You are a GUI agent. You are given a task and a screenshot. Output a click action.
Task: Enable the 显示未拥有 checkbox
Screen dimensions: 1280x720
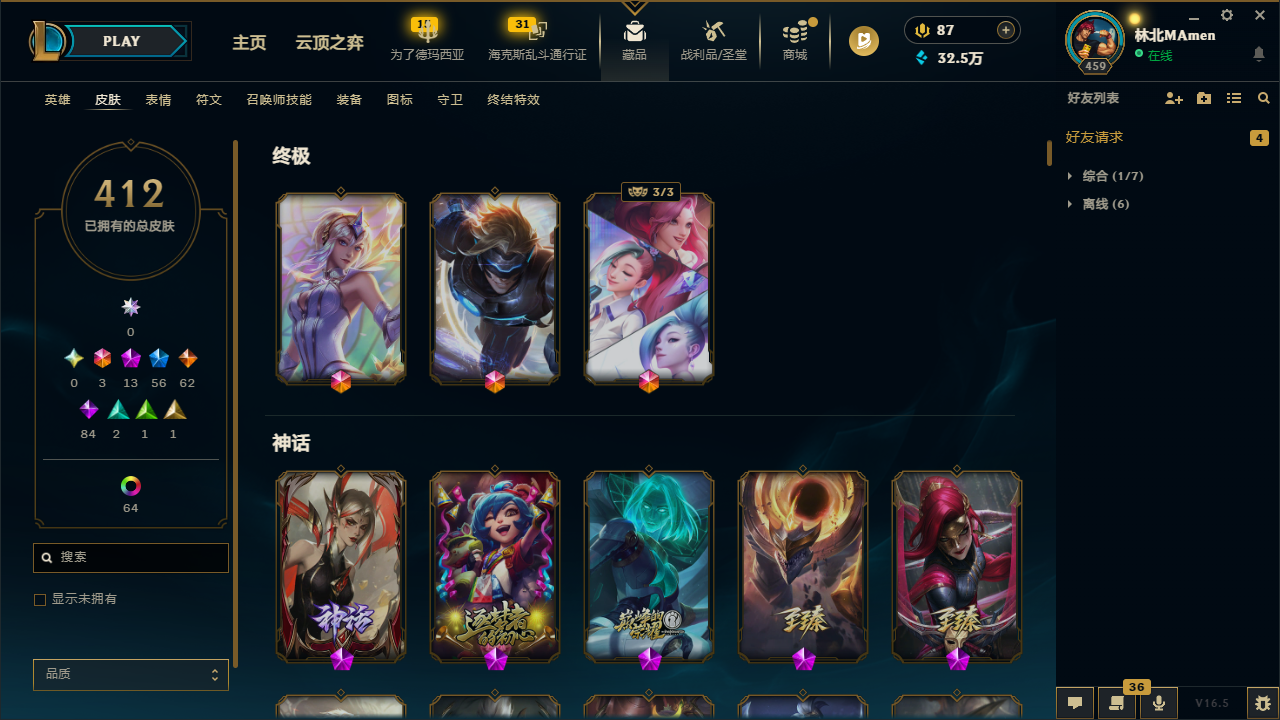coord(40,599)
